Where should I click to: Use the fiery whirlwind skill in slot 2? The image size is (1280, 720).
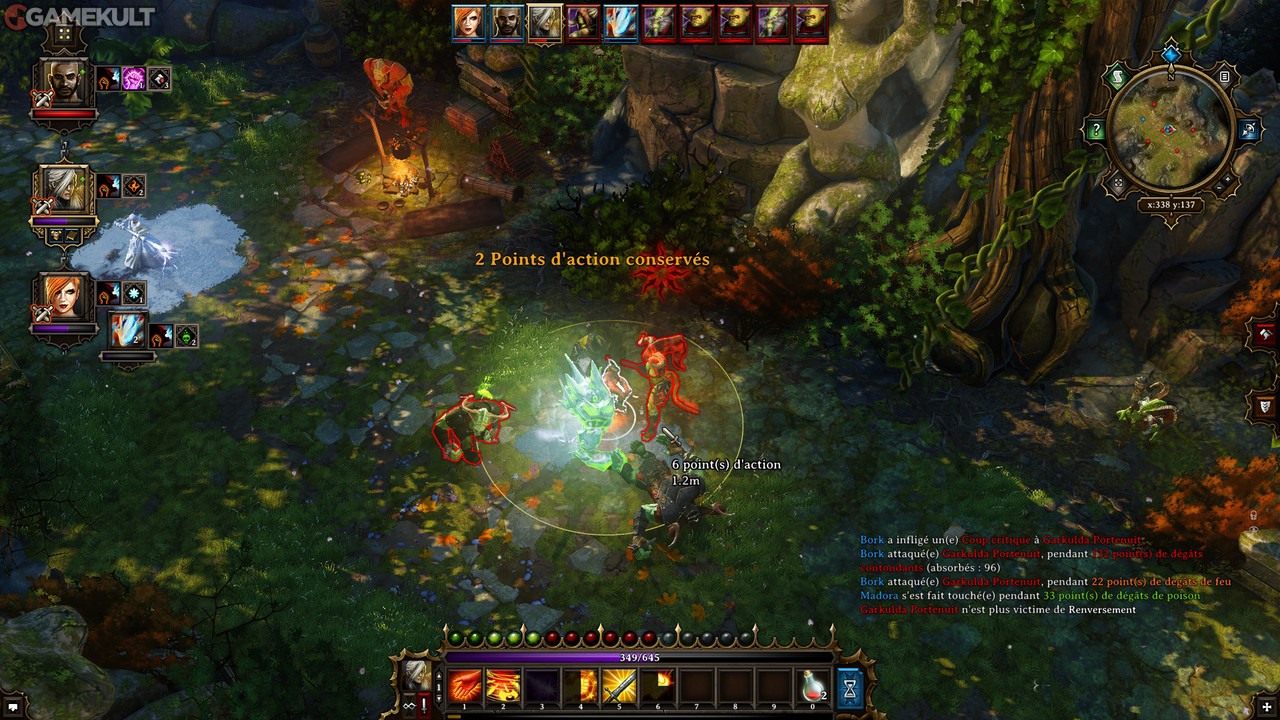502,686
